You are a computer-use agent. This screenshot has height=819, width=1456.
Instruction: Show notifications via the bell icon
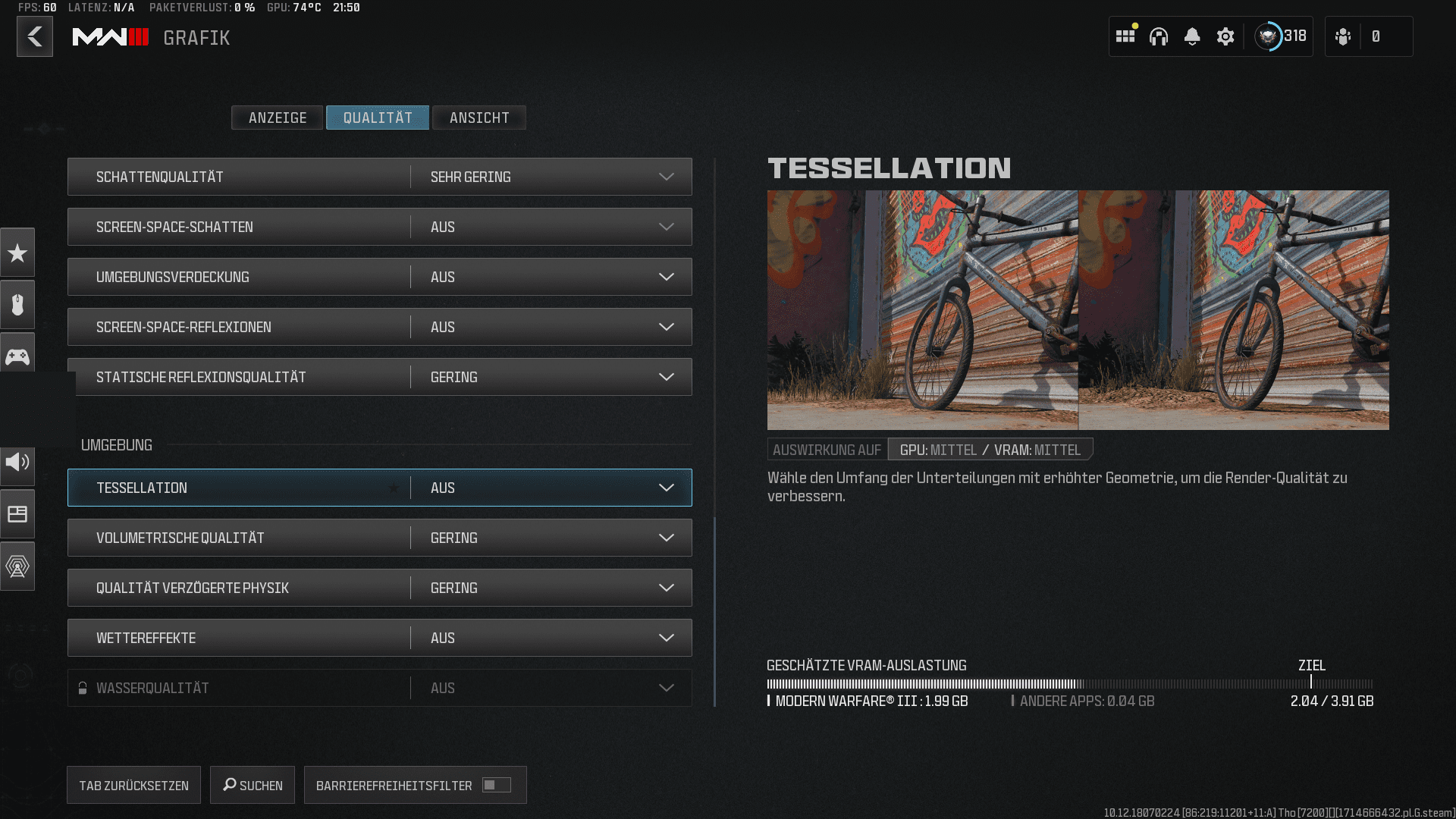pos(1192,36)
